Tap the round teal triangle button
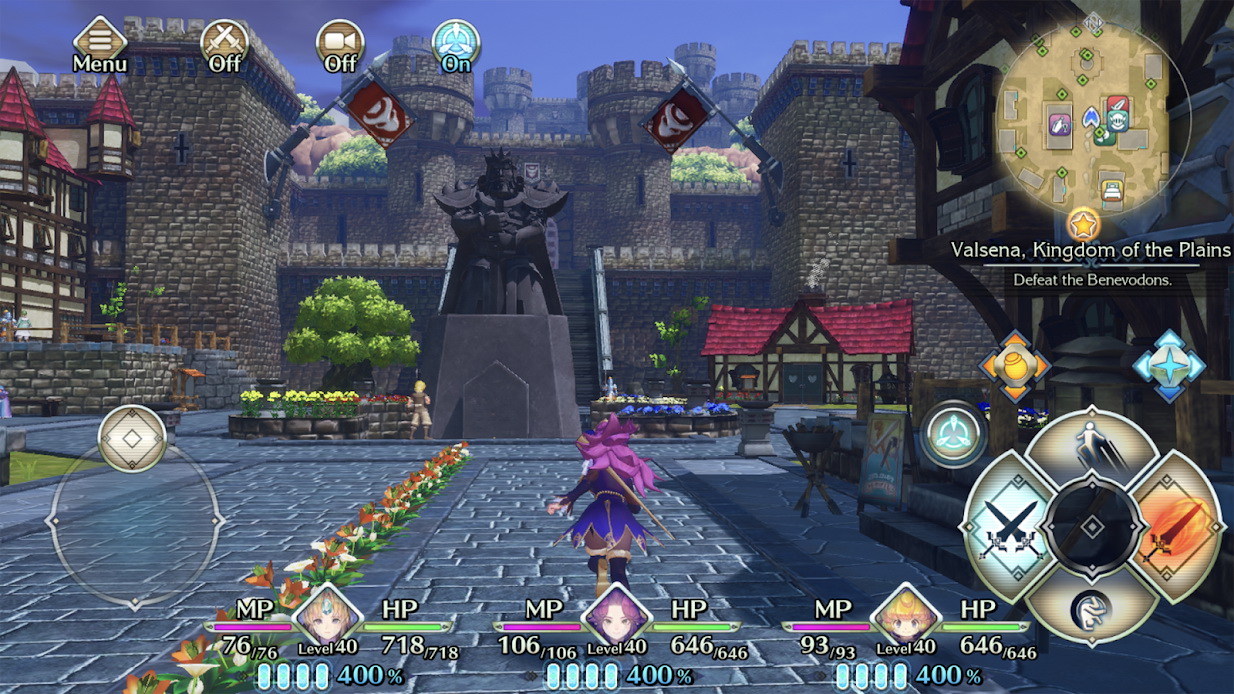Screen dimensions: 1234x694 point(954,434)
